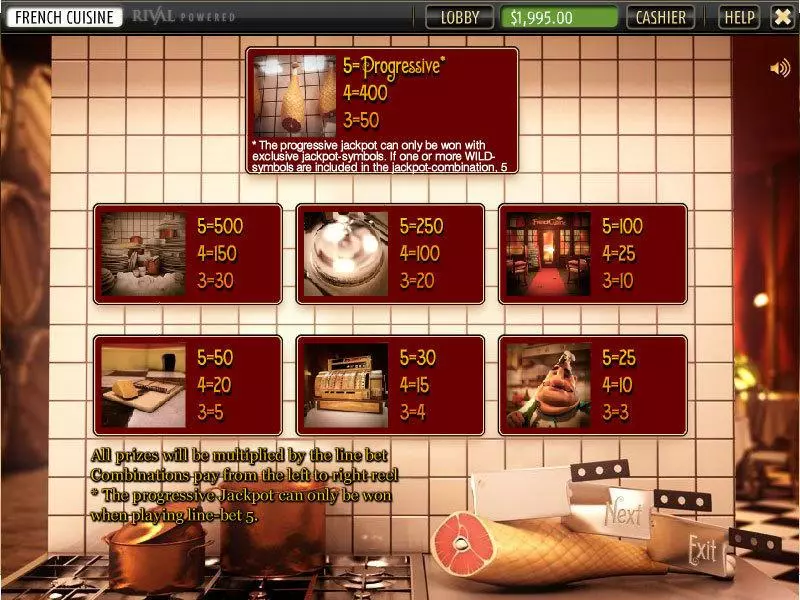
Task: Go to the Next paytable page
Action: 624,514
